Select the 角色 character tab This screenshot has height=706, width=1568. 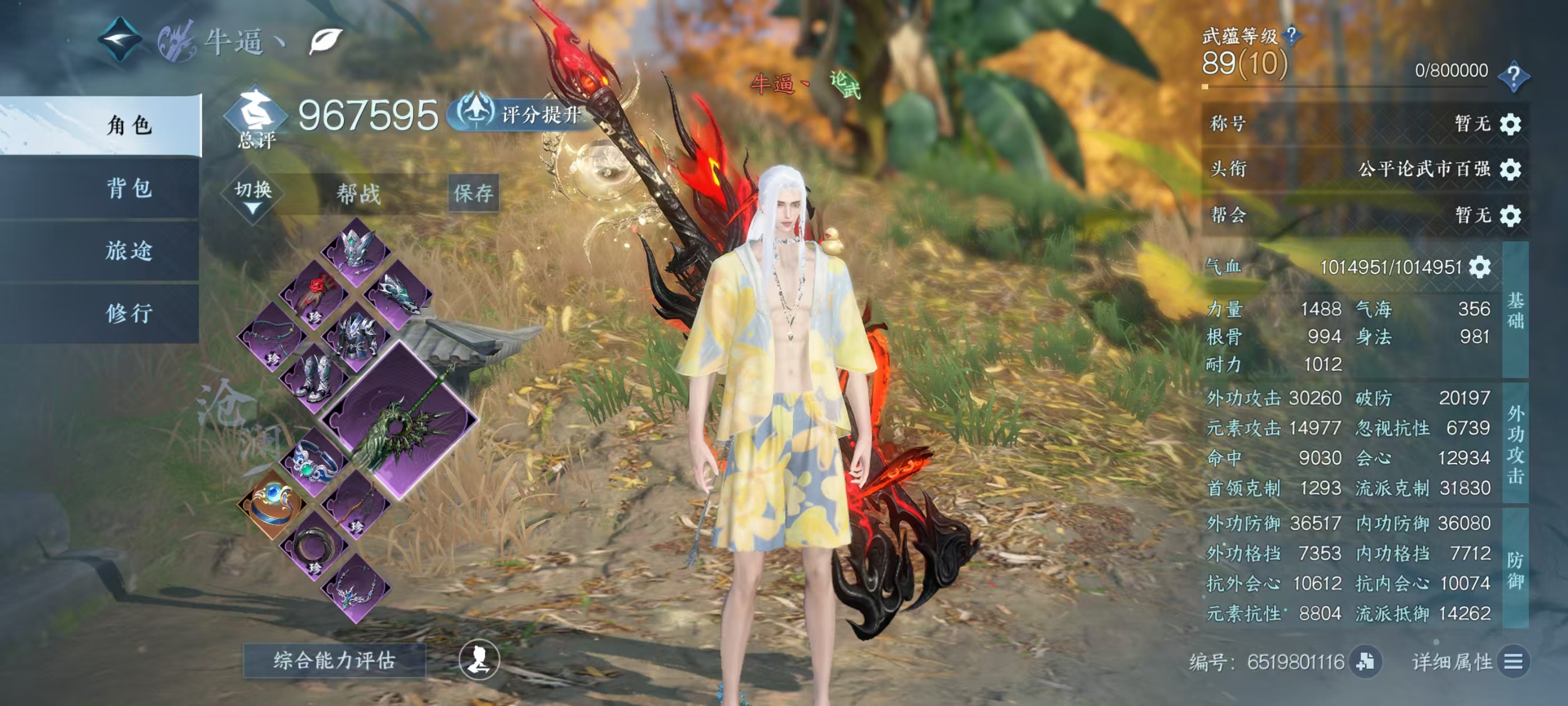129,126
